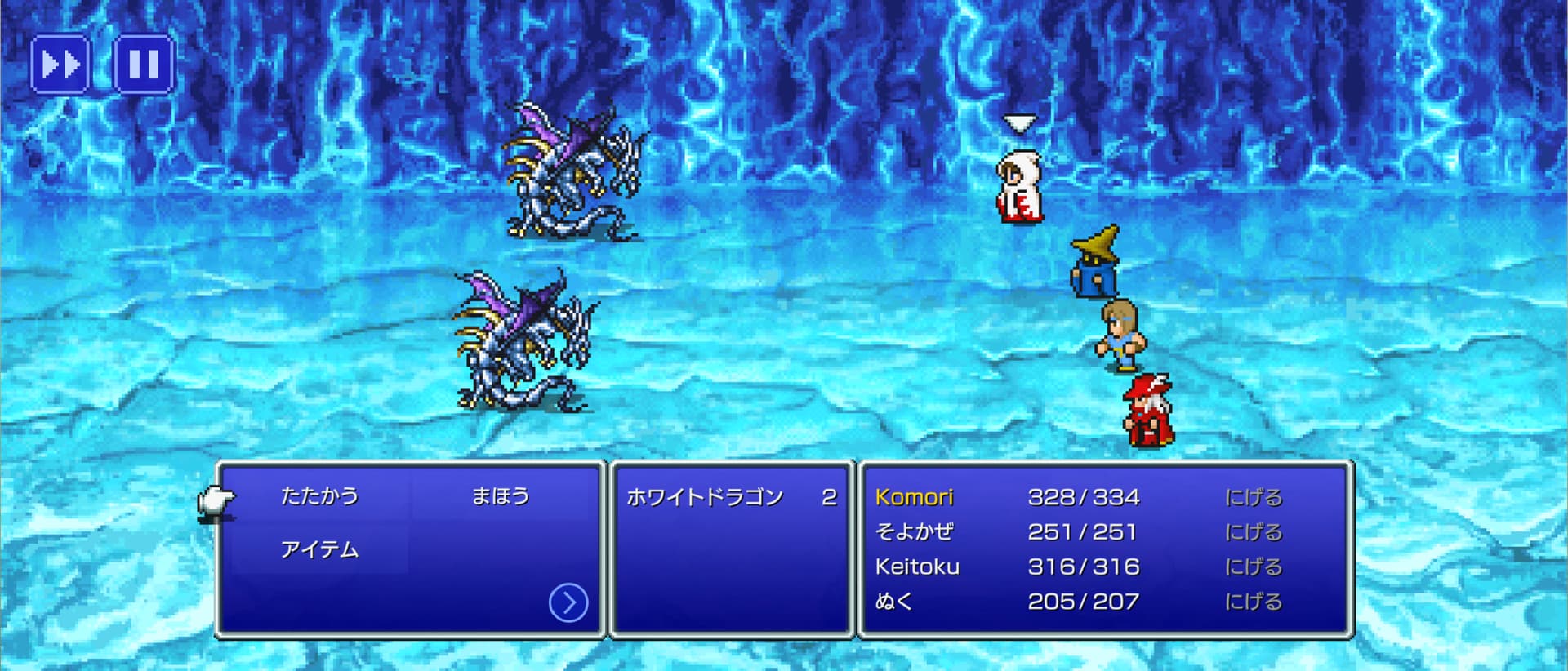The image size is (1568, 671).
Task: Select Keitoku in the party list
Action: (x=917, y=567)
